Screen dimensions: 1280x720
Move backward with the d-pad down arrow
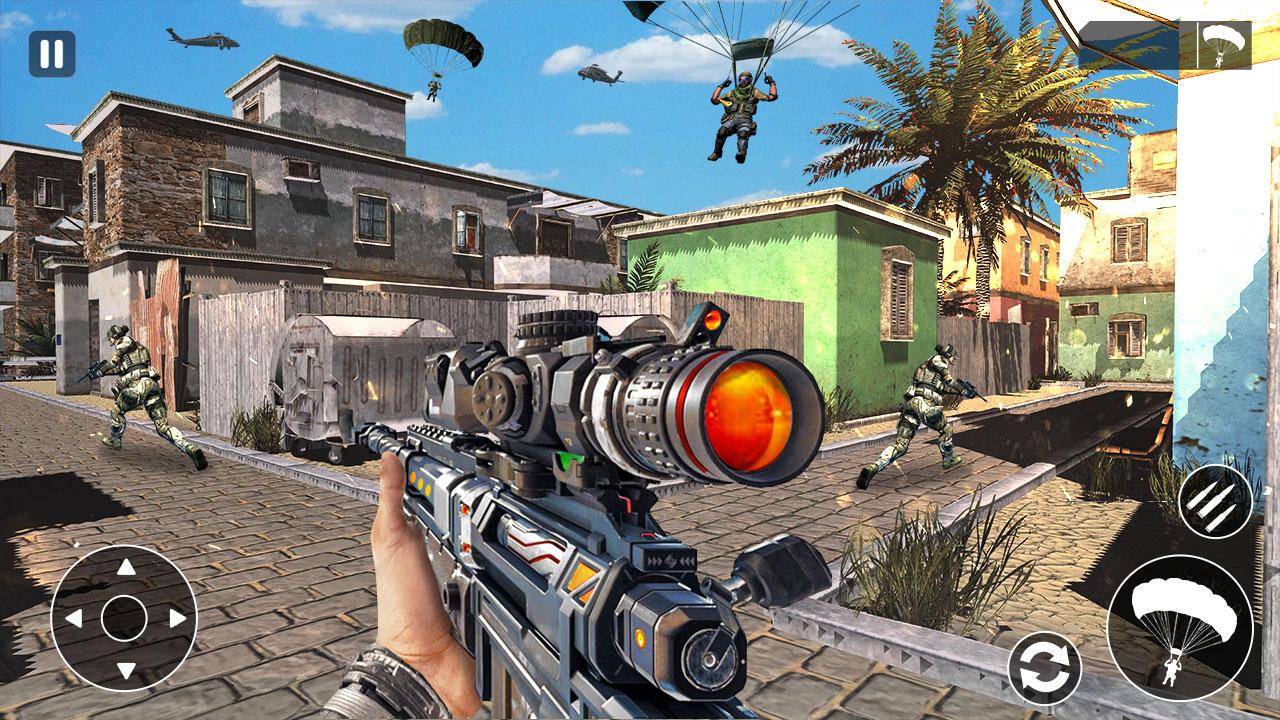[x=125, y=669]
